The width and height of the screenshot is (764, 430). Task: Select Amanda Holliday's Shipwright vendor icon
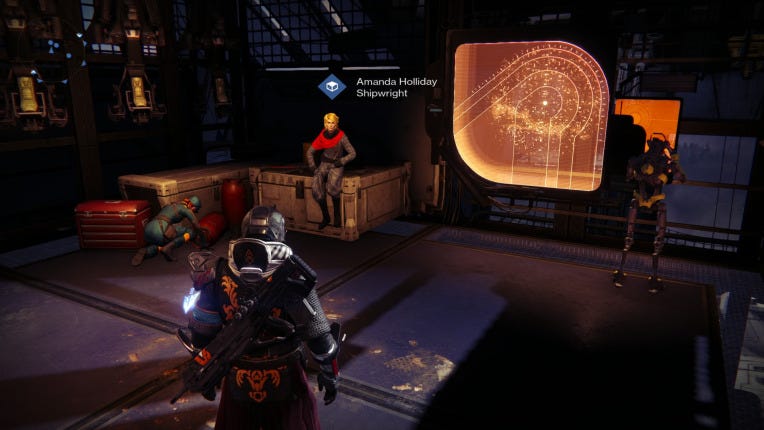(332, 87)
